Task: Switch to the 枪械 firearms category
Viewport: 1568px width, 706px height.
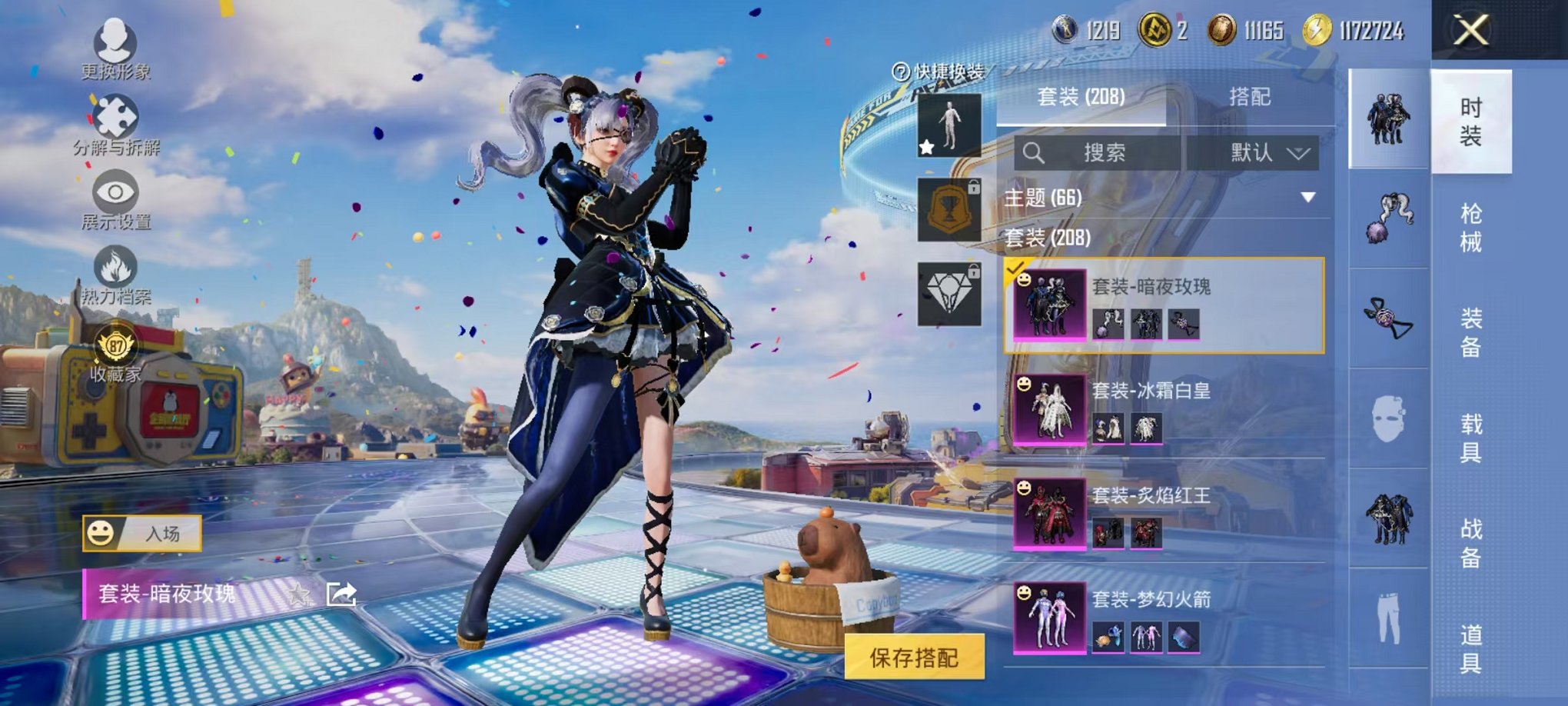Action: 1470,228
